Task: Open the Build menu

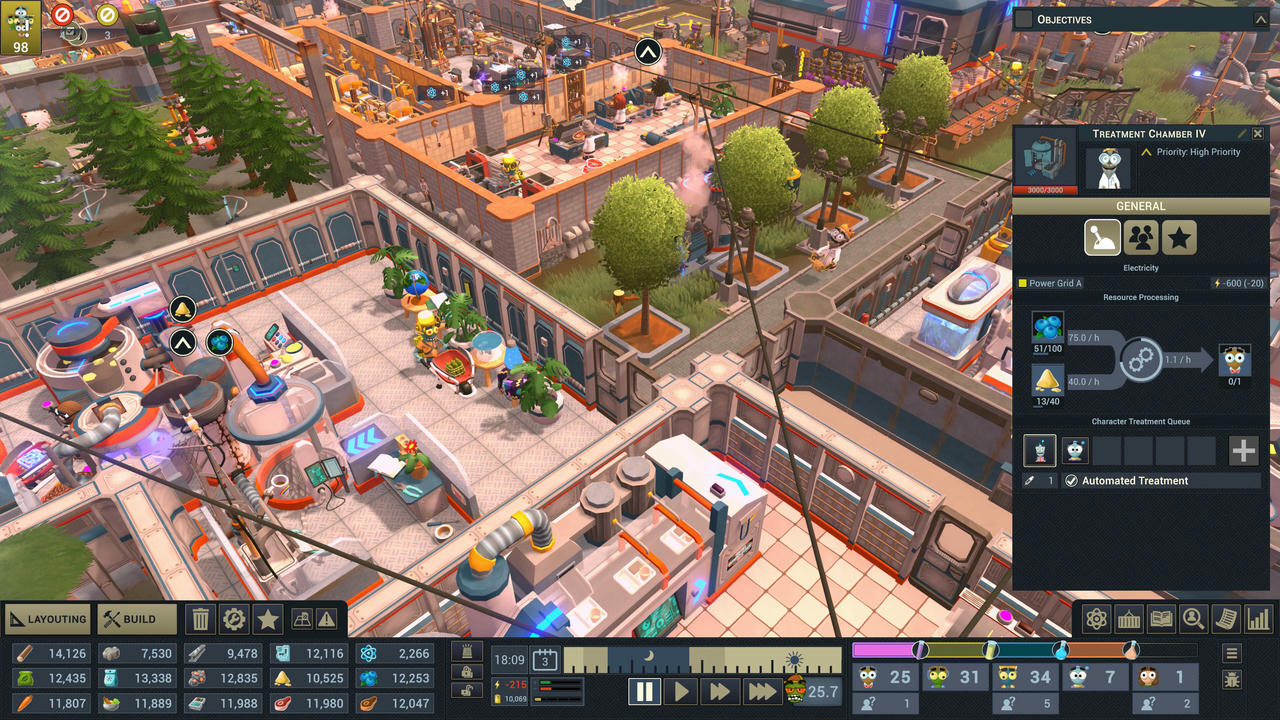Action: tap(137, 619)
